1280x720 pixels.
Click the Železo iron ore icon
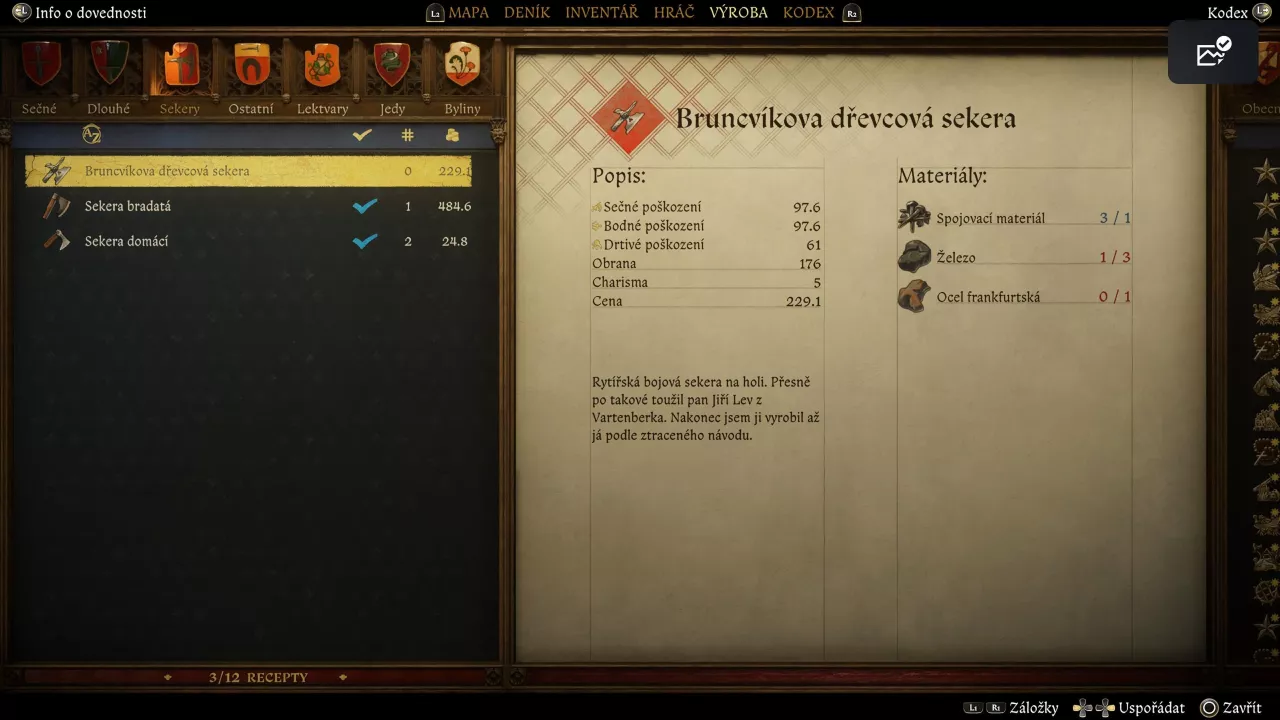[912, 256]
